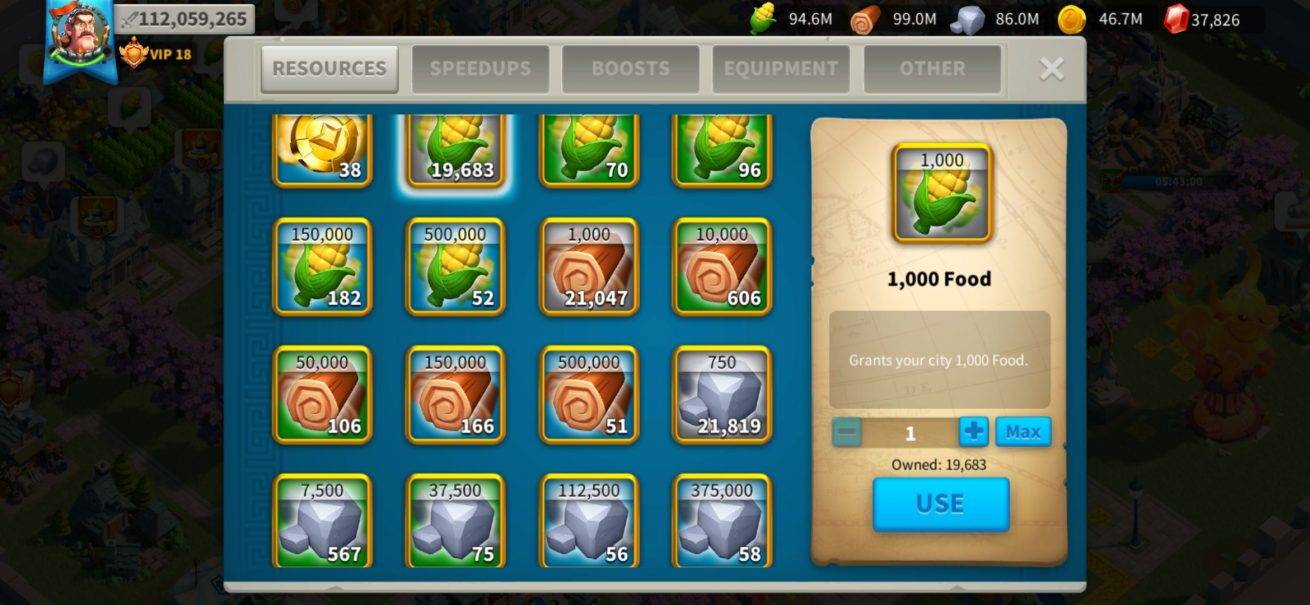Select the 10,000 wood item slot
Viewport: 1310px width, 605px height.
(722, 267)
